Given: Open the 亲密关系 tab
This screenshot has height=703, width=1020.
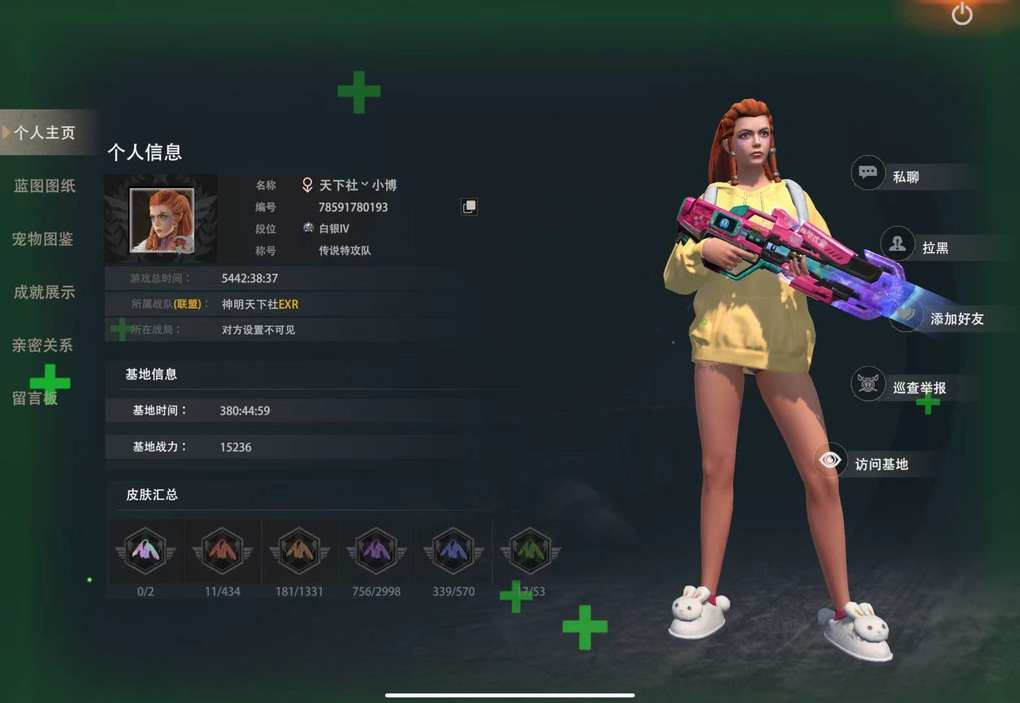Looking at the screenshot, I should pos(43,345).
